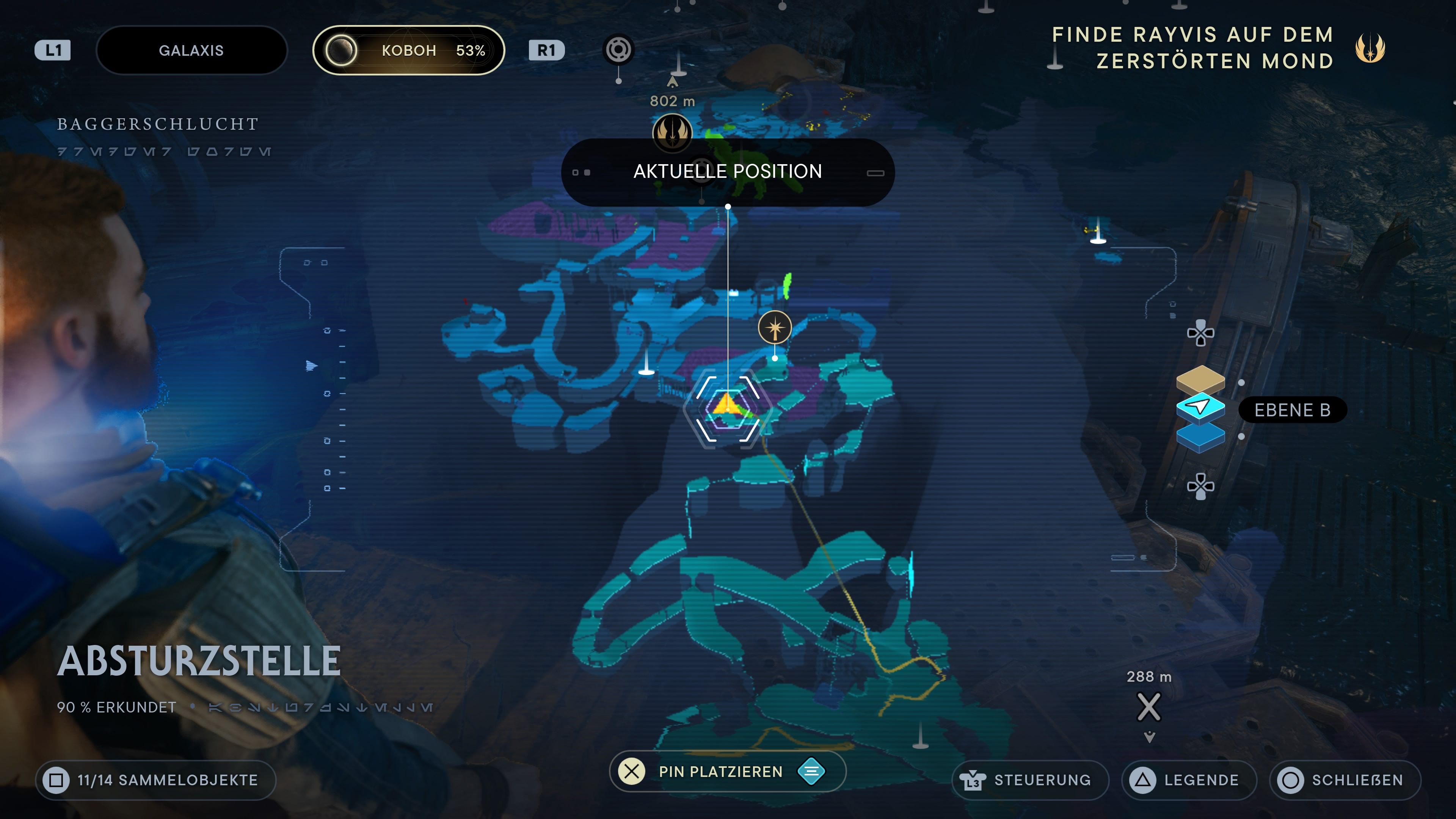
Task: Open the map Legende
Action: (x=1189, y=780)
